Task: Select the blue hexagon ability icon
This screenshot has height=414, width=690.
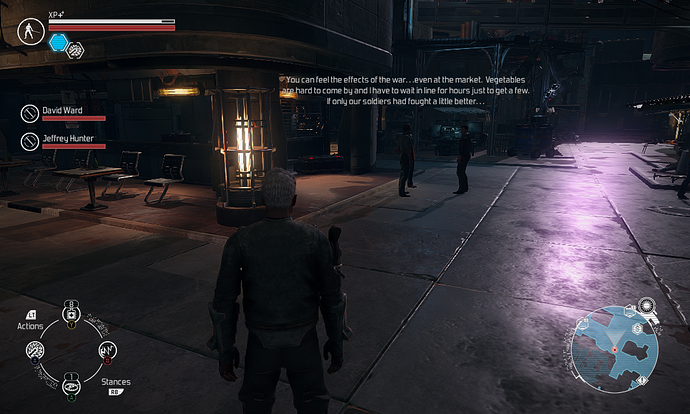Action: click(58, 42)
